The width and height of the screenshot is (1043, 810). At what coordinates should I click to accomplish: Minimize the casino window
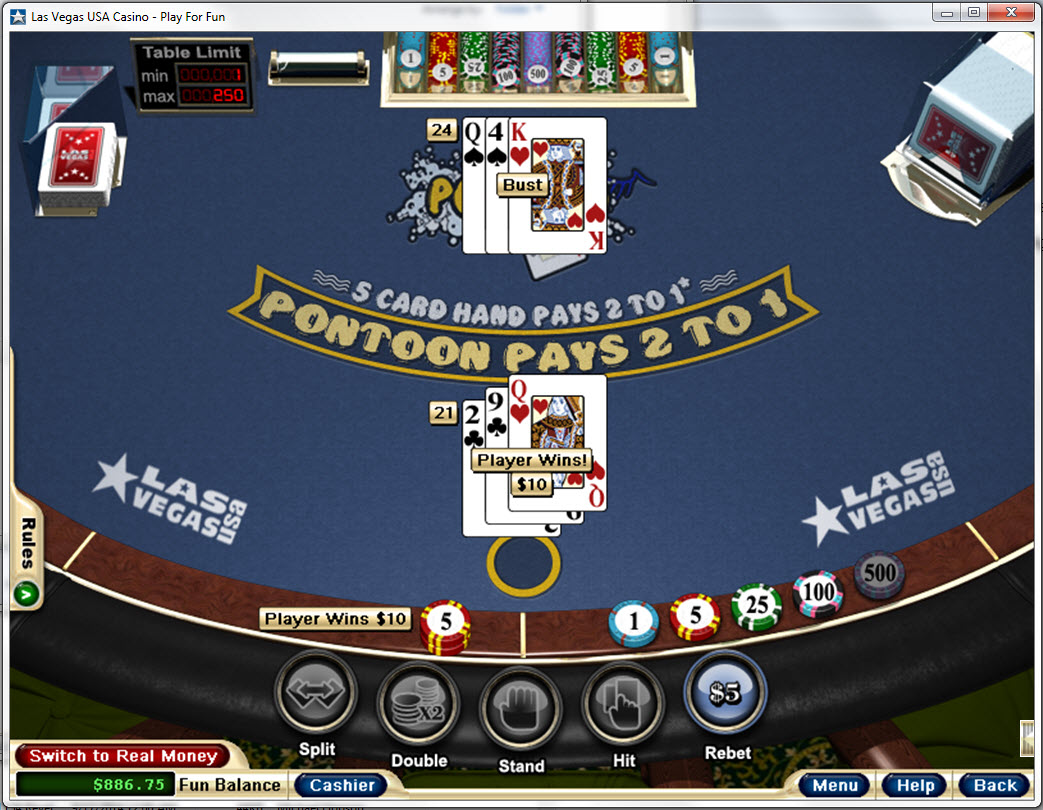click(x=948, y=12)
